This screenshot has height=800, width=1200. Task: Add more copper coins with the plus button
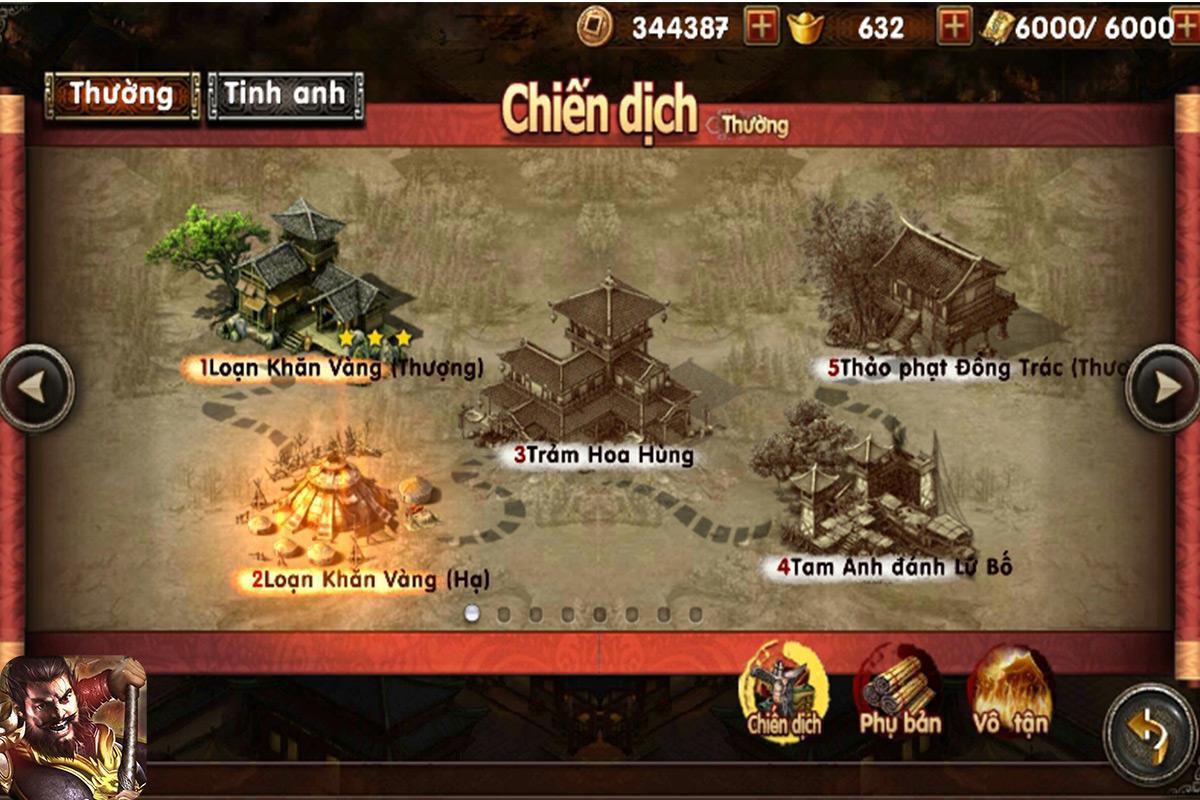click(762, 28)
